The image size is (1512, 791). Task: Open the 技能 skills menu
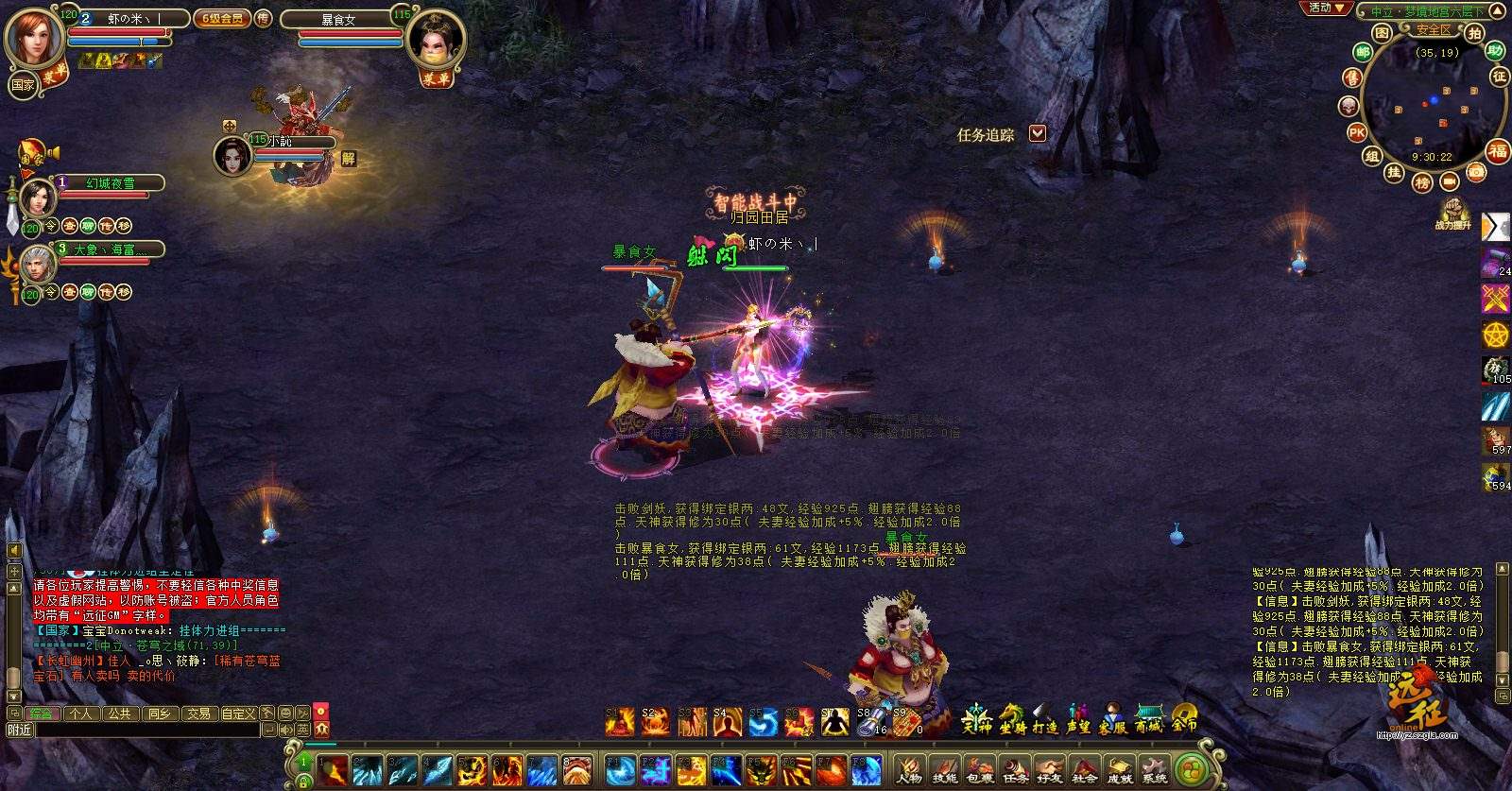click(944, 769)
